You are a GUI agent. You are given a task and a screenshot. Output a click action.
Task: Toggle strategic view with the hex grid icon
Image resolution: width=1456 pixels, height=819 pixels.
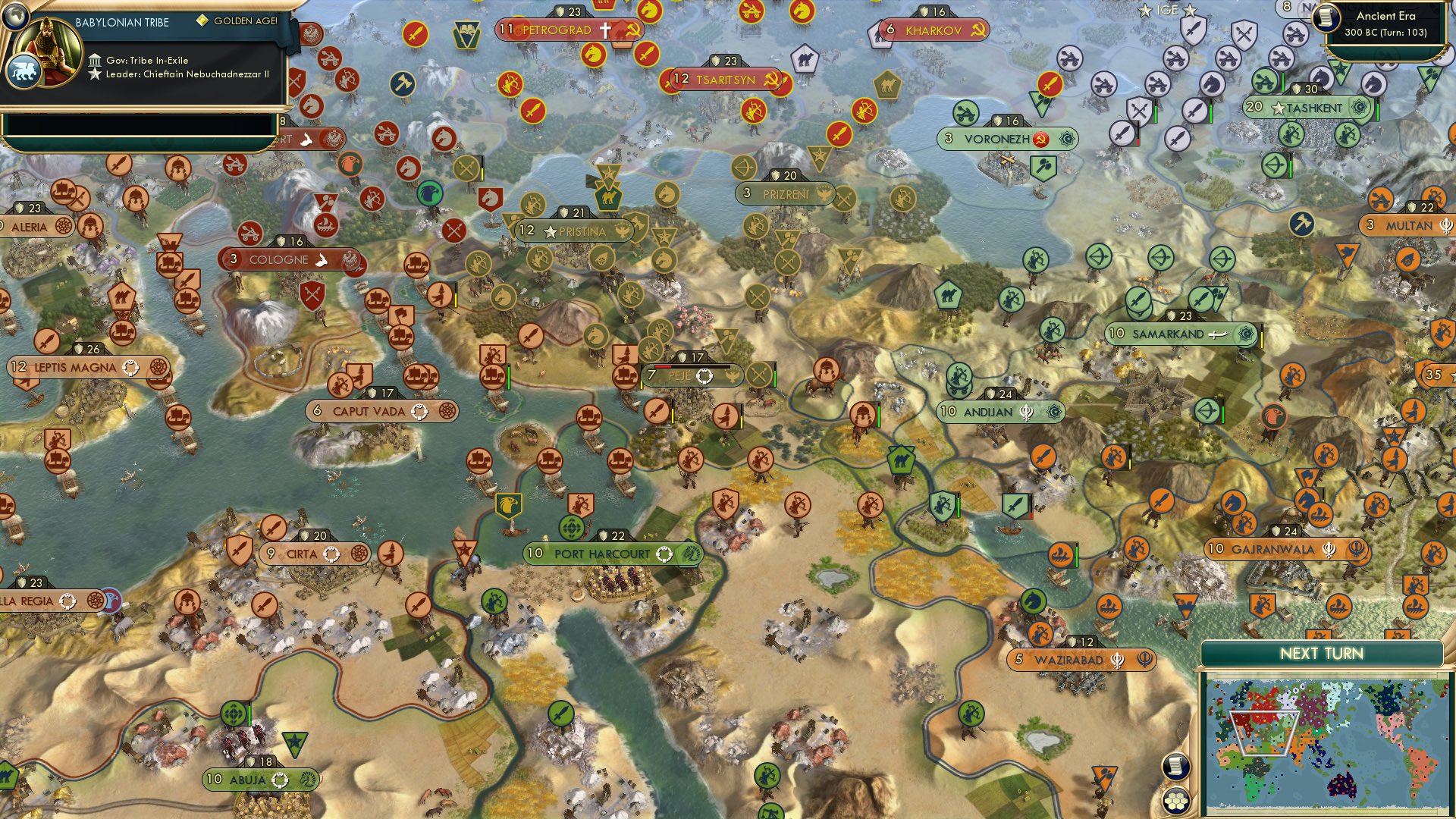[x=1175, y=801]
